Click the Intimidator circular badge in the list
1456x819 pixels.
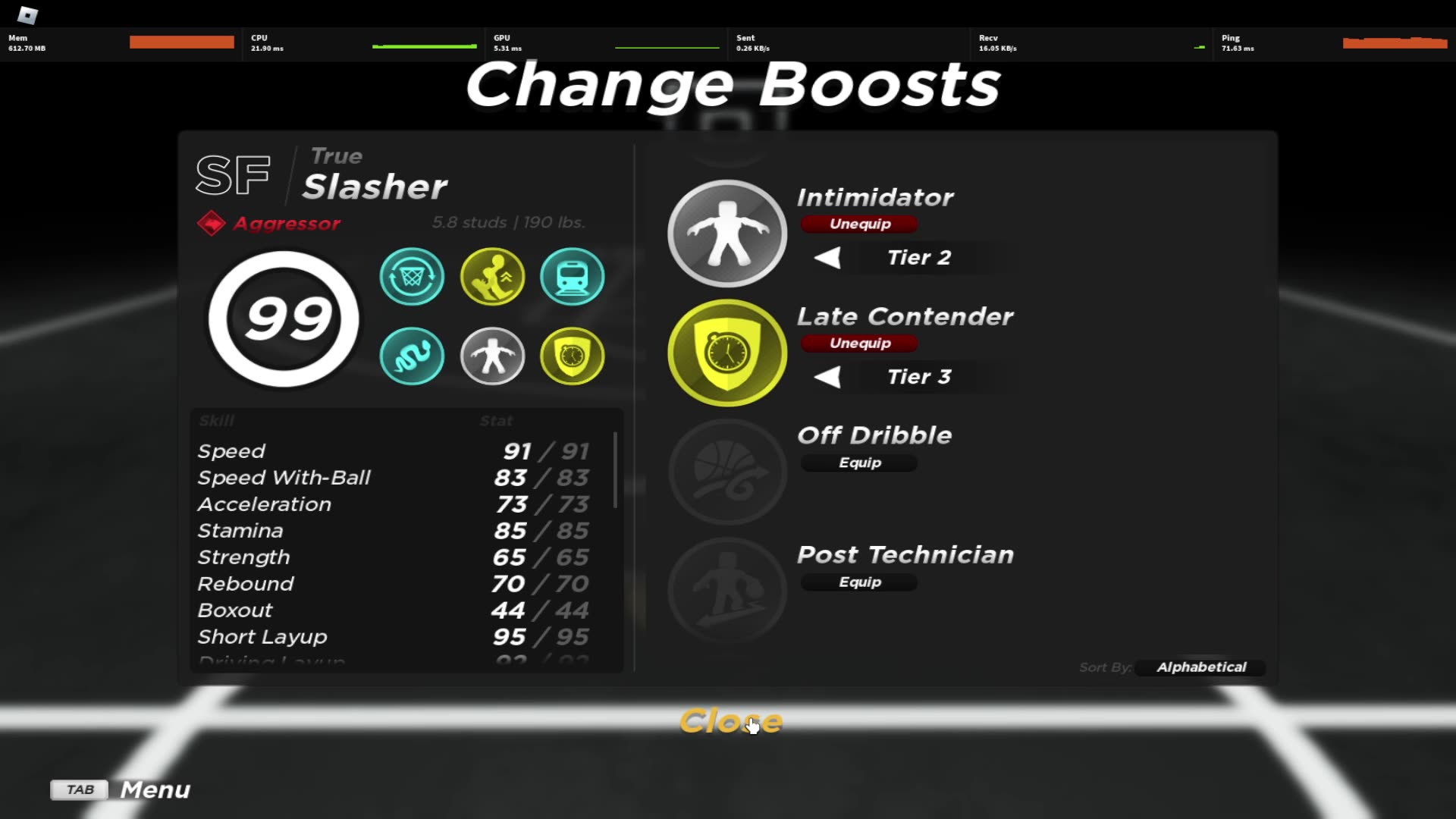726,234
